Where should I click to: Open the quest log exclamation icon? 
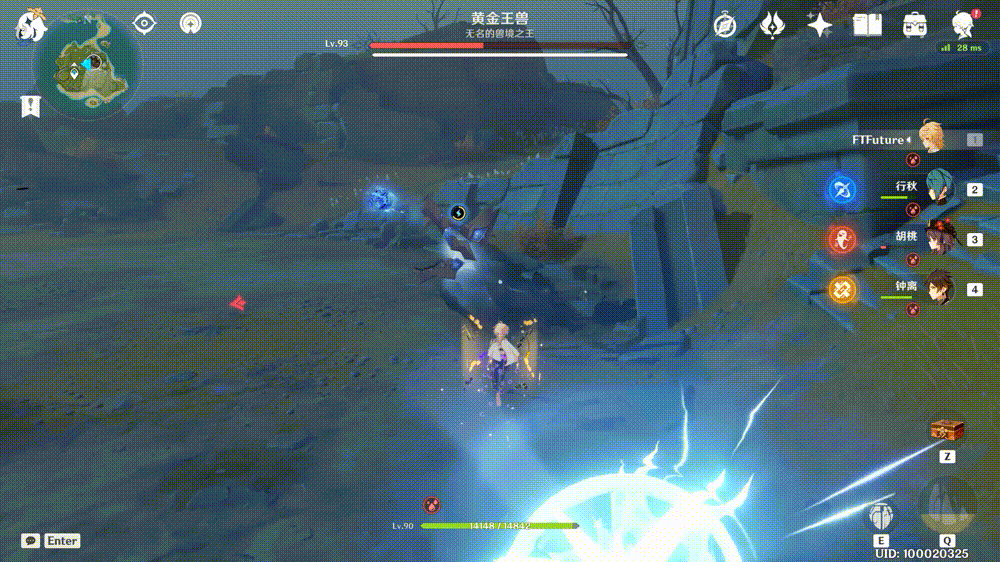click(x=31, y=105)
